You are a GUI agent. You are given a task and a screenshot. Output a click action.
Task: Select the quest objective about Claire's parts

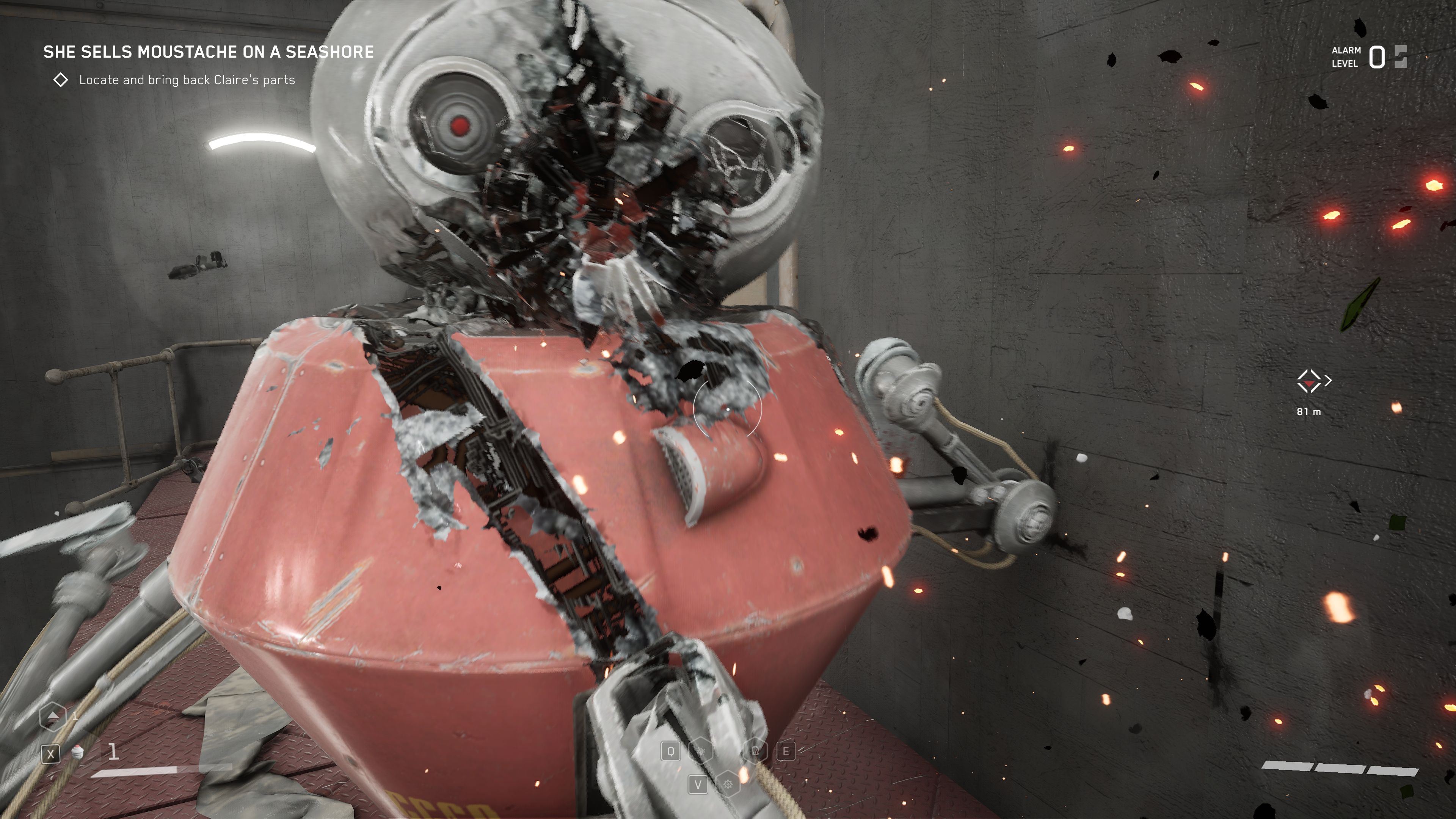tap(187, 80)
